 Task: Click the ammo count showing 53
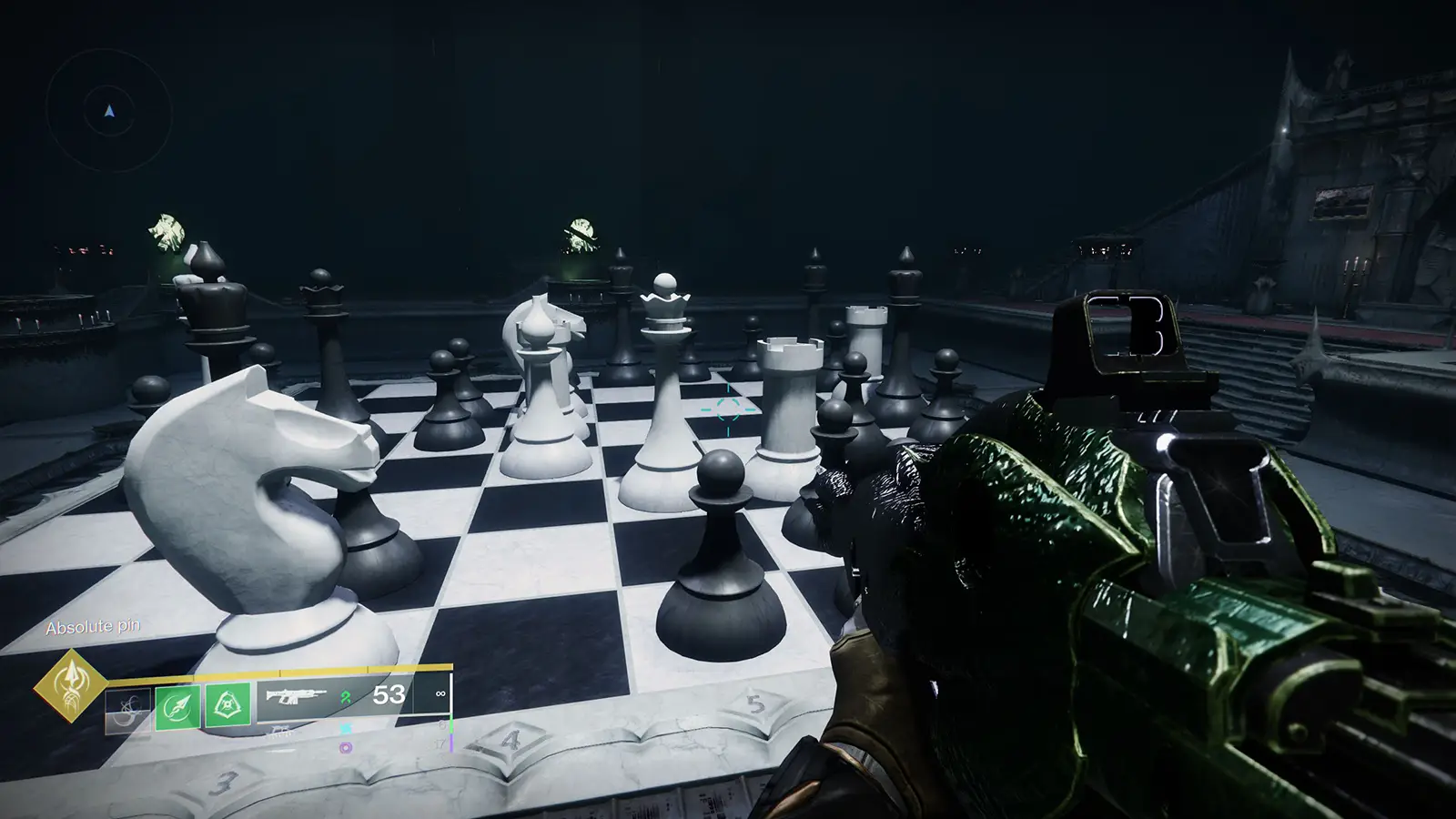click(x=389, y=694)
